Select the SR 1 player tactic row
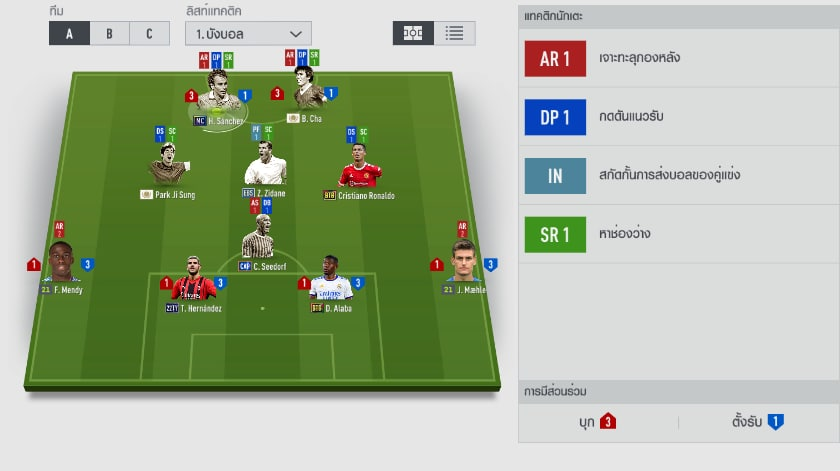 tap(678, 234)
